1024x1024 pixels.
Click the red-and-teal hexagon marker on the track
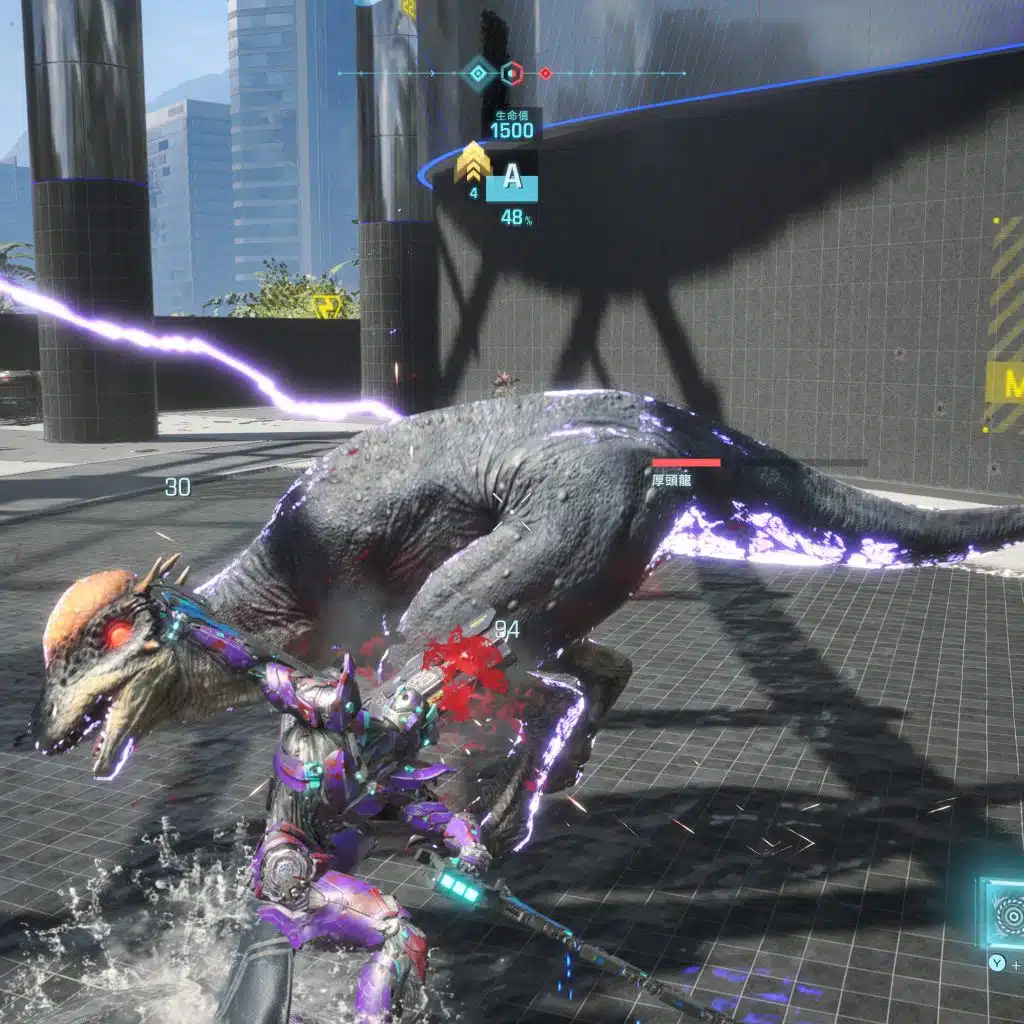coord(512,73)
